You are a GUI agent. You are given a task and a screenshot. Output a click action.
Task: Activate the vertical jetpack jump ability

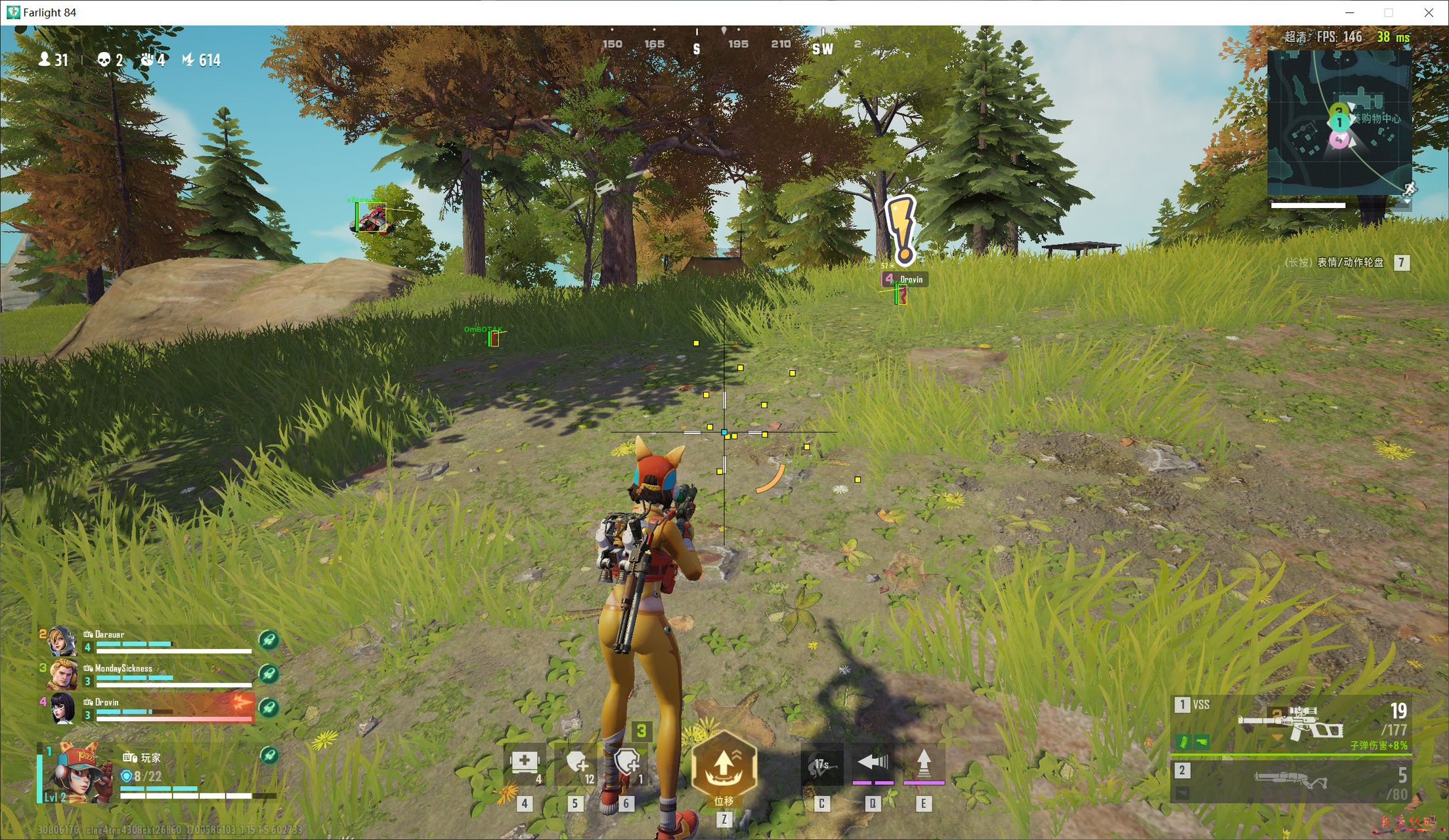pos(924,763)
